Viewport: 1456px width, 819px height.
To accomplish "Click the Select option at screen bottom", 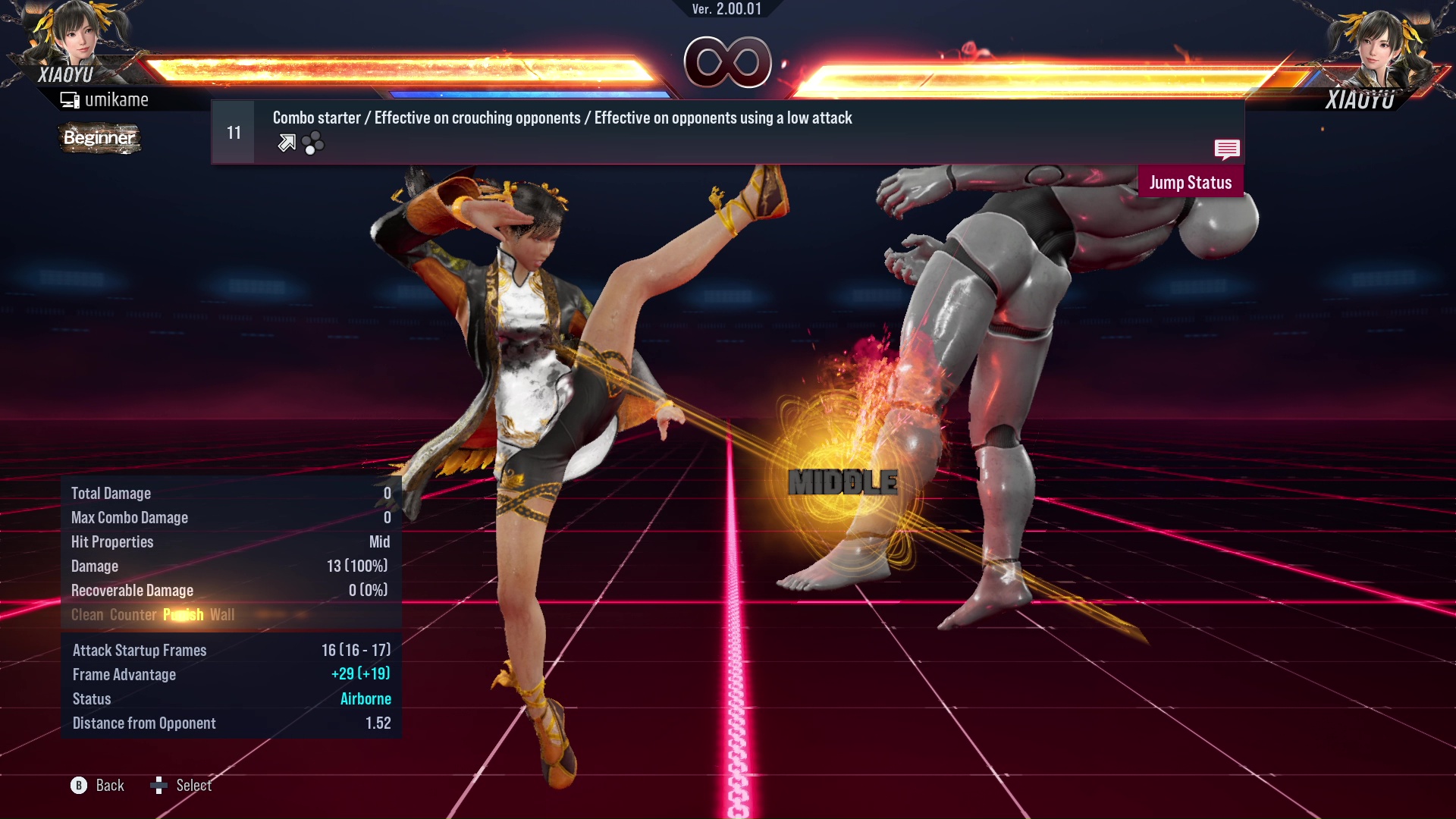I will click(x=194, y=786).
